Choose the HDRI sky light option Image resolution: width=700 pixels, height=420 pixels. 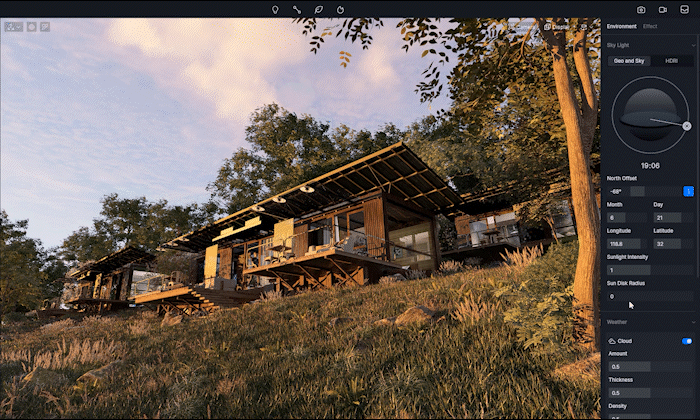coord(671,61)
